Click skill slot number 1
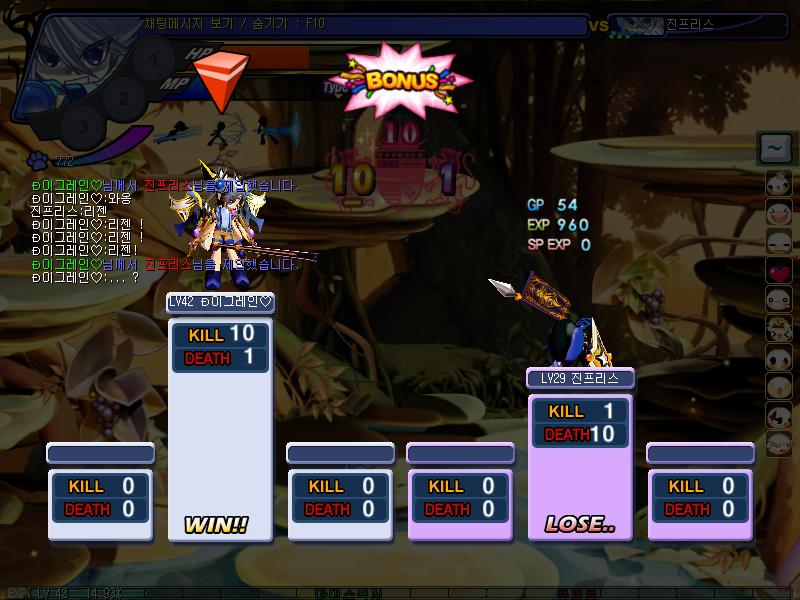800x600 pixels. [x=153, y=58]
